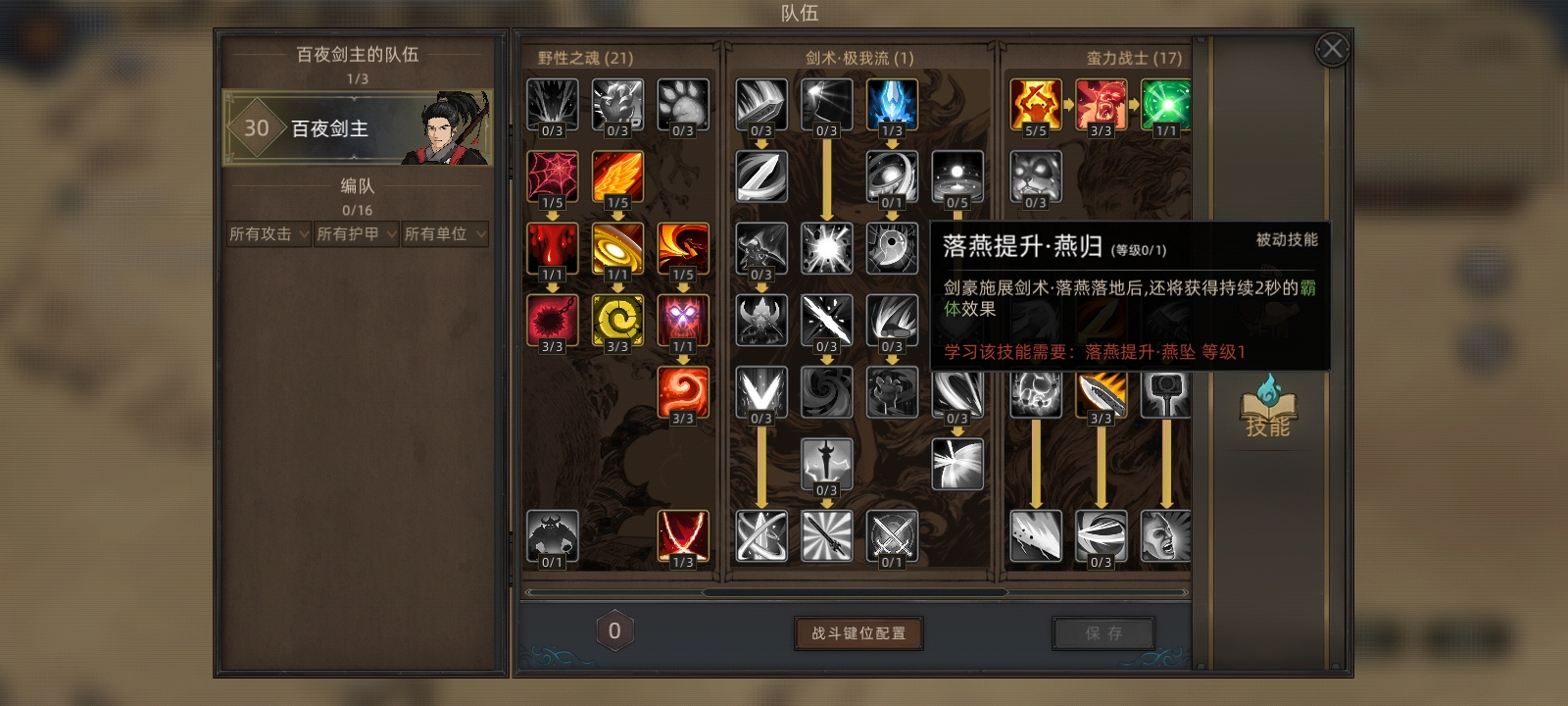1568x706 pixels.
Task: Select the yellow spiral skill icon
Action: pyautogui.click(x=617, y=320)
